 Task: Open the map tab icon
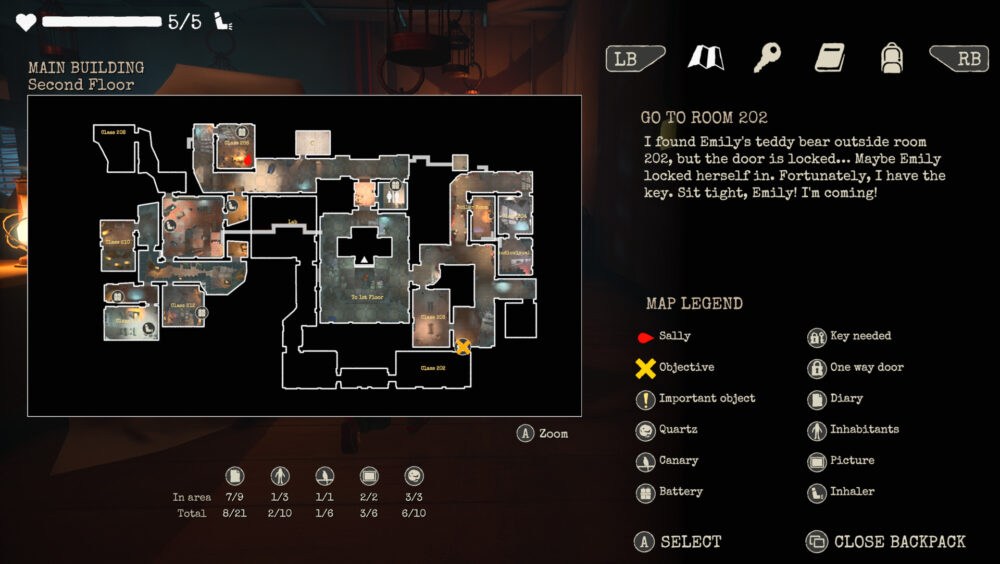[706, 58]
